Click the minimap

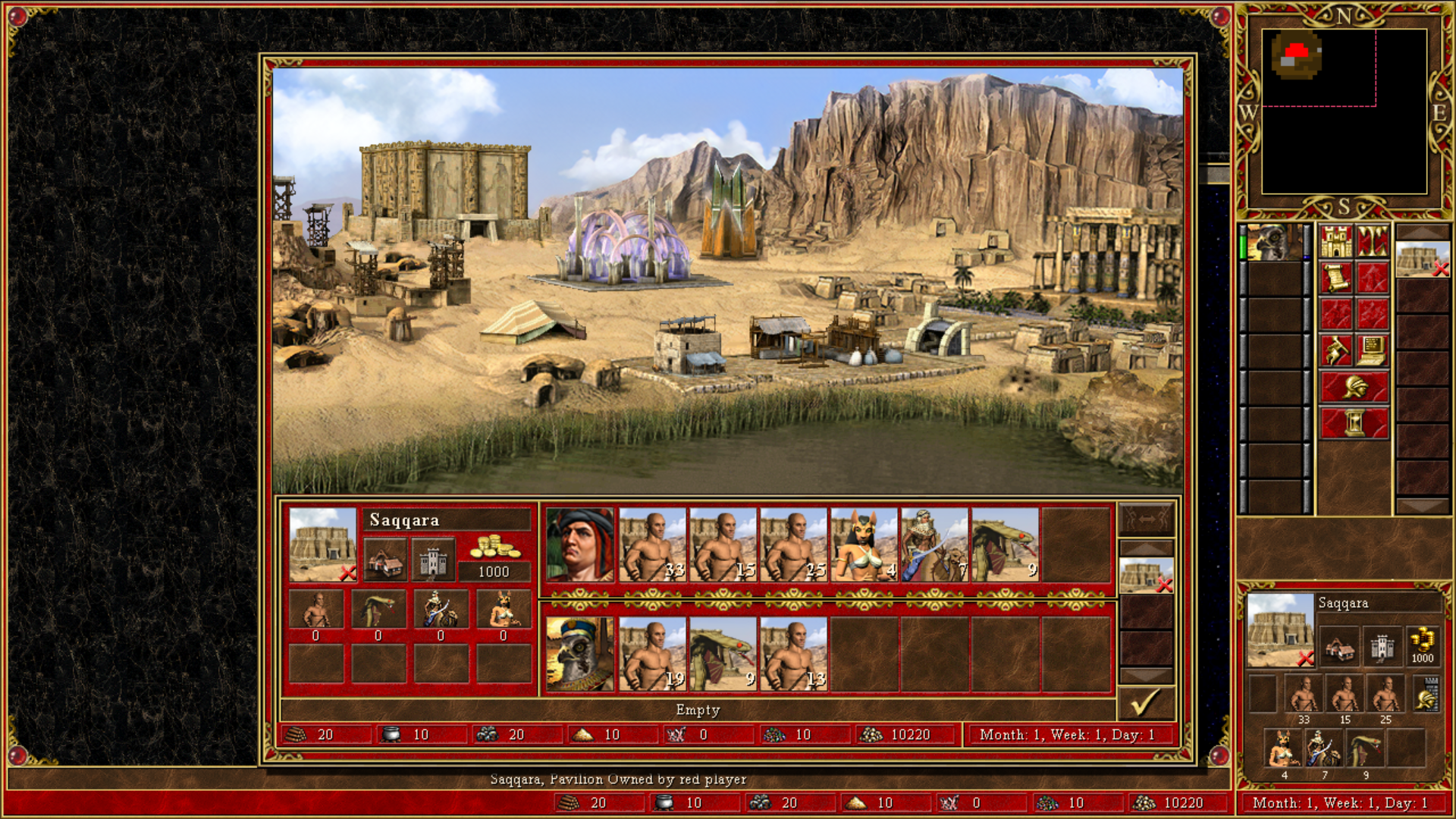pyautogui.click(x=1344, y=111)
